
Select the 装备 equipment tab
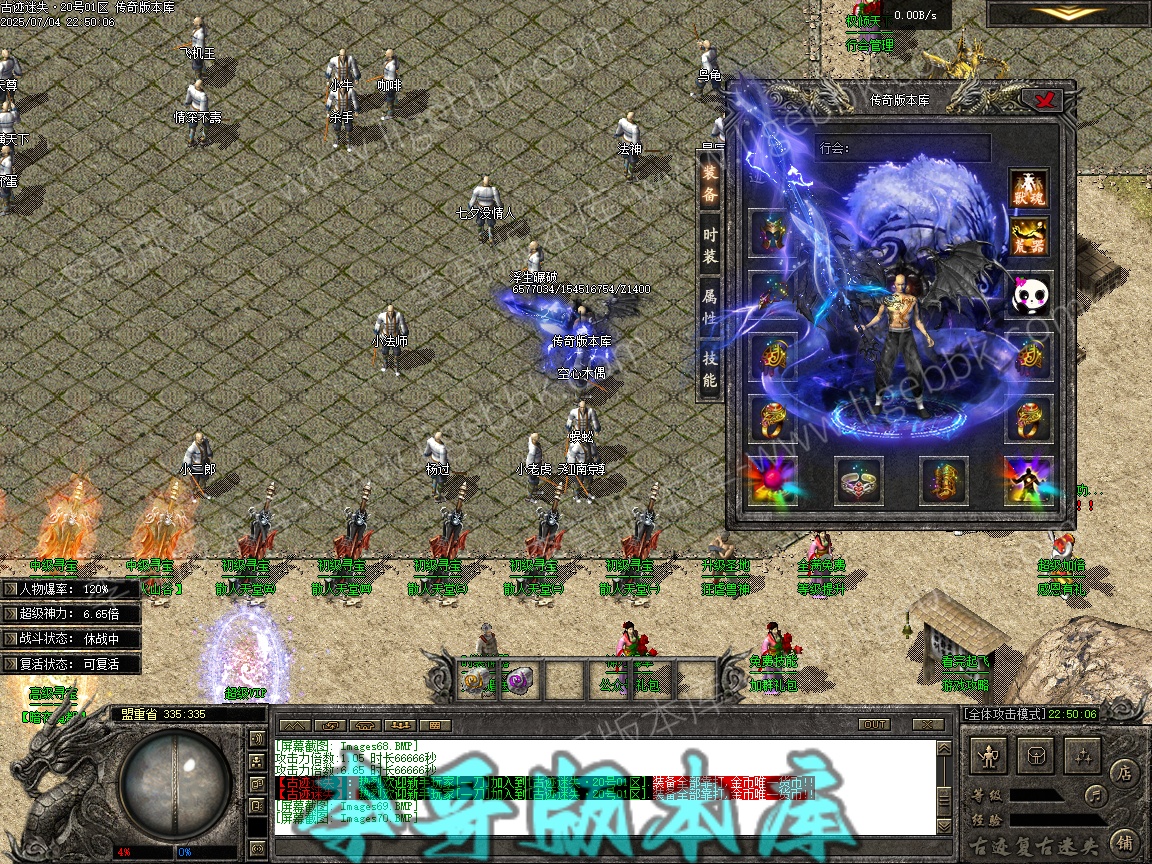[709, 184]
